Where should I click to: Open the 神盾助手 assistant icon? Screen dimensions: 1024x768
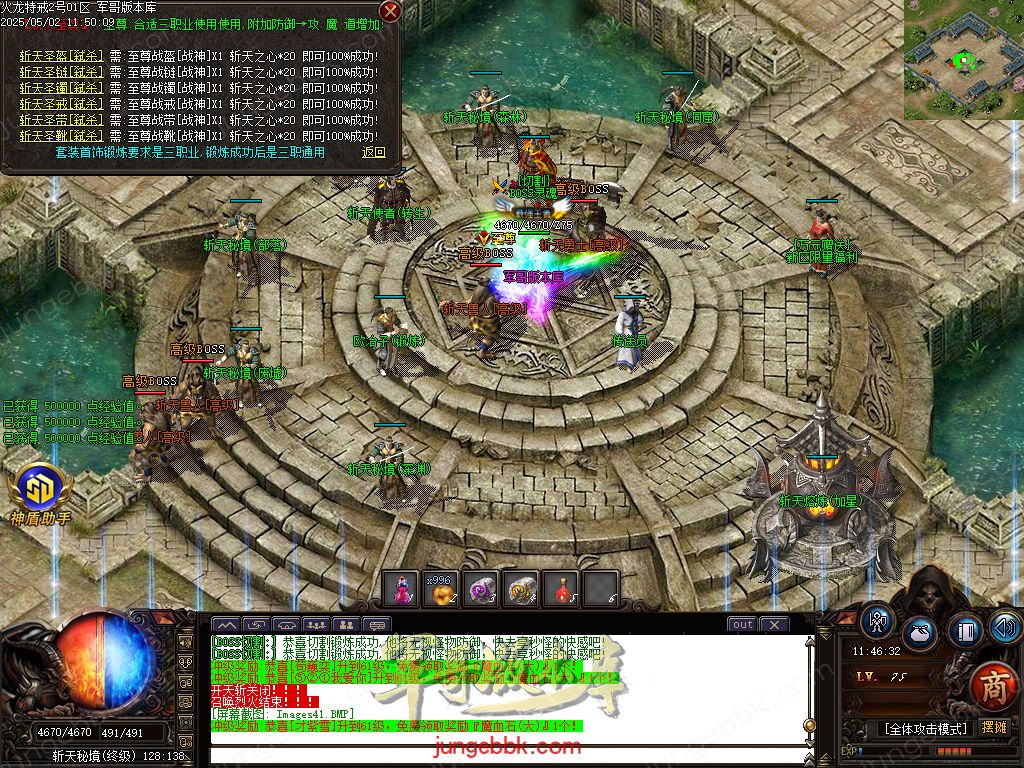click(40, 488)
